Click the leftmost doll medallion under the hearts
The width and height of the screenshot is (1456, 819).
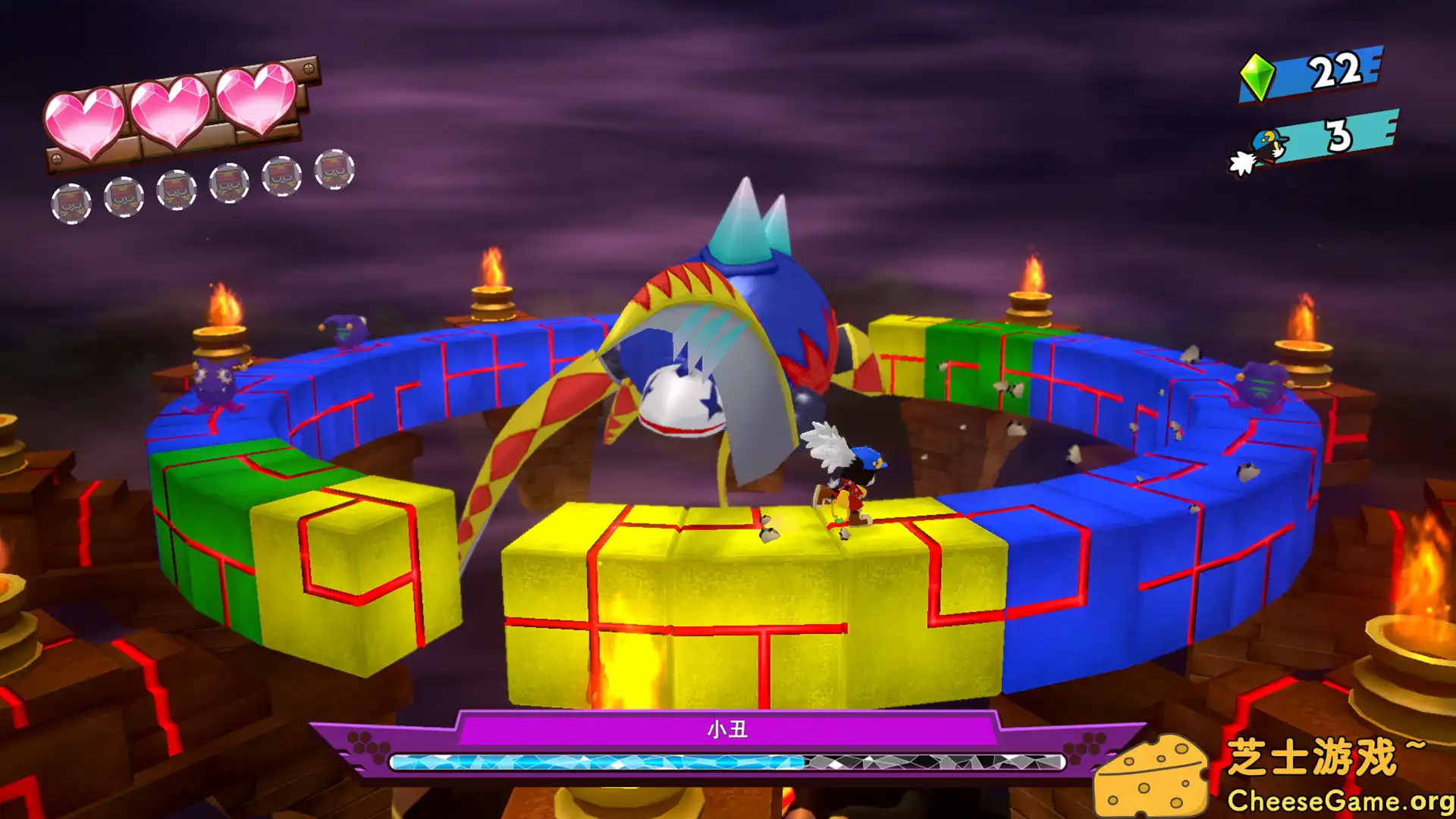tap(74, 202)
